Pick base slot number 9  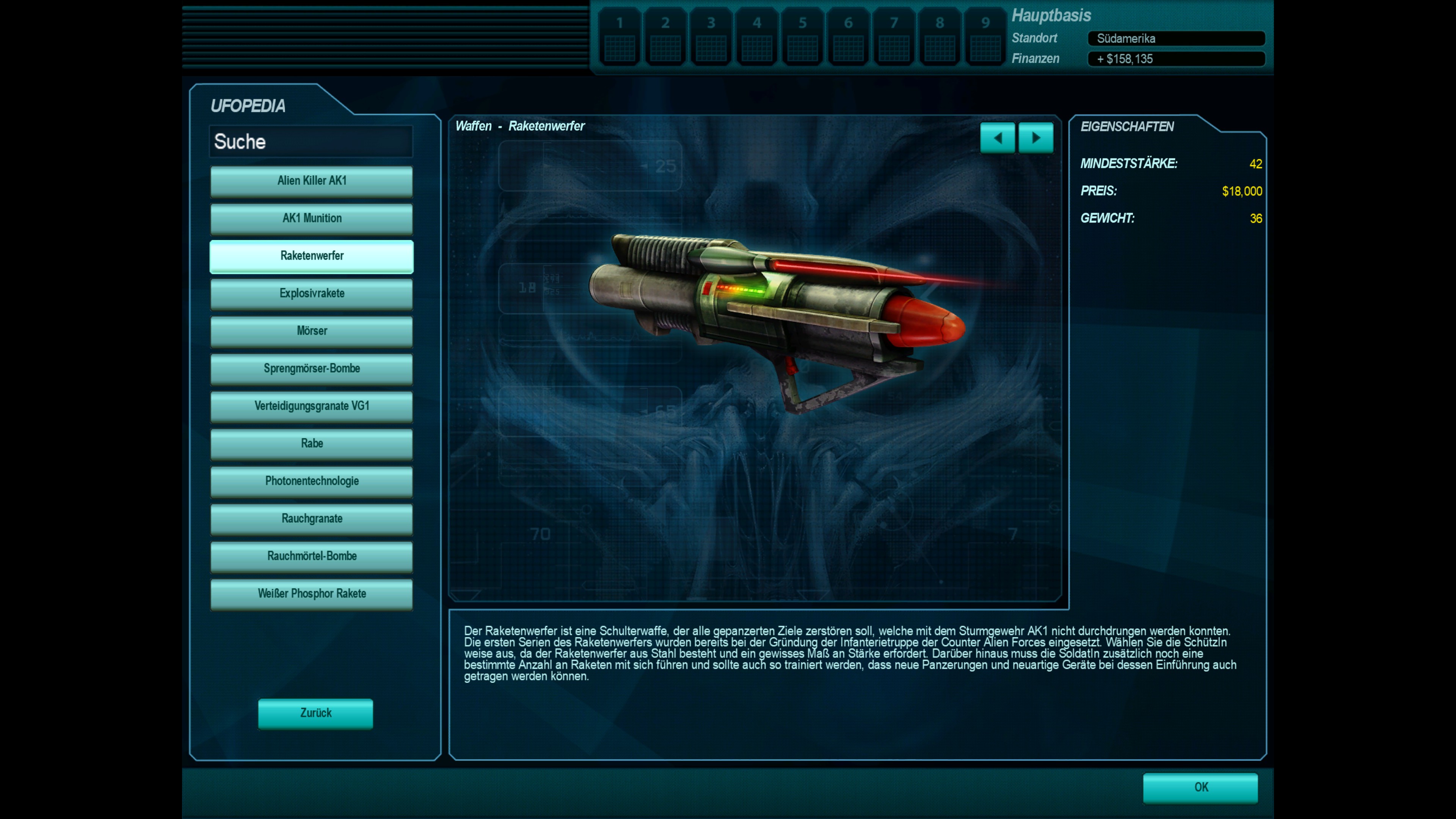[x=985, y=37]
